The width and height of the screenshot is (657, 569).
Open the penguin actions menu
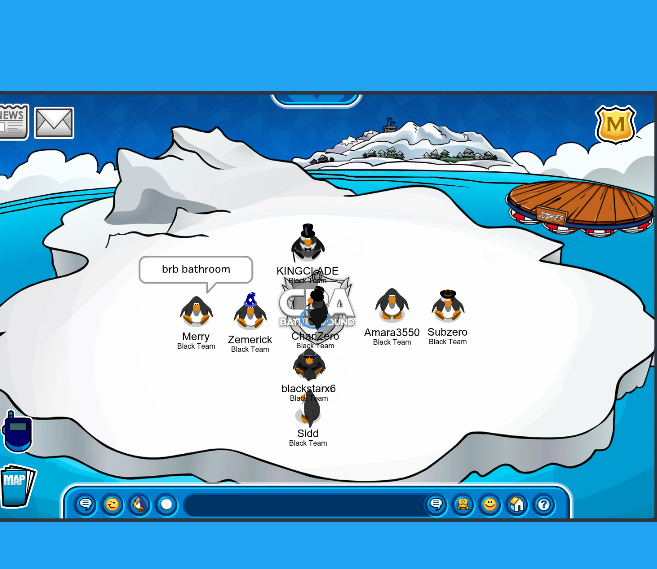(140, 505)
